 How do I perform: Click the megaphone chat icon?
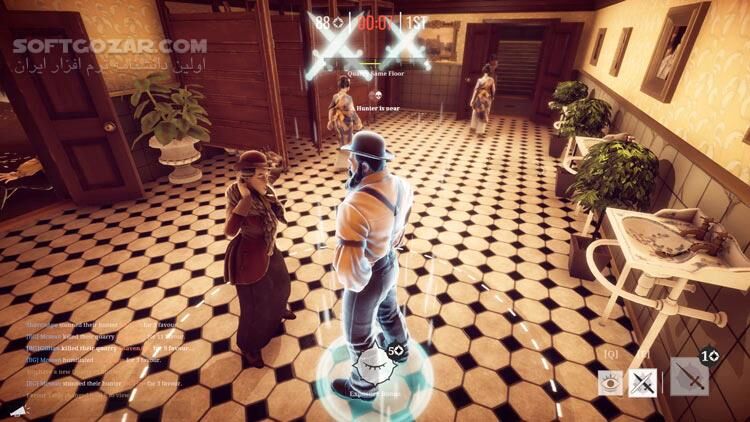[19, 410]
